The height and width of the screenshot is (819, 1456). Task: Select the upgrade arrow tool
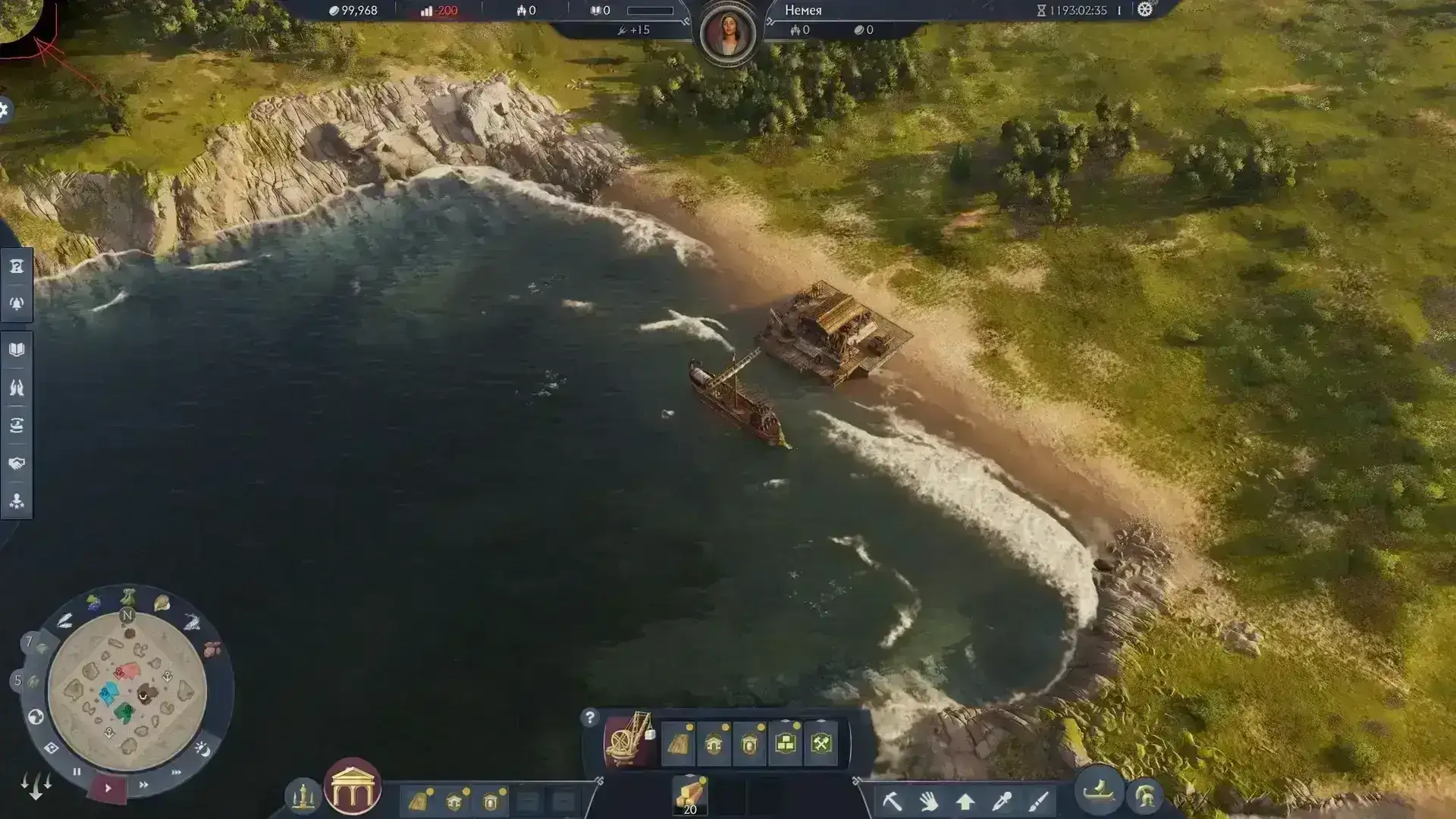965,801
